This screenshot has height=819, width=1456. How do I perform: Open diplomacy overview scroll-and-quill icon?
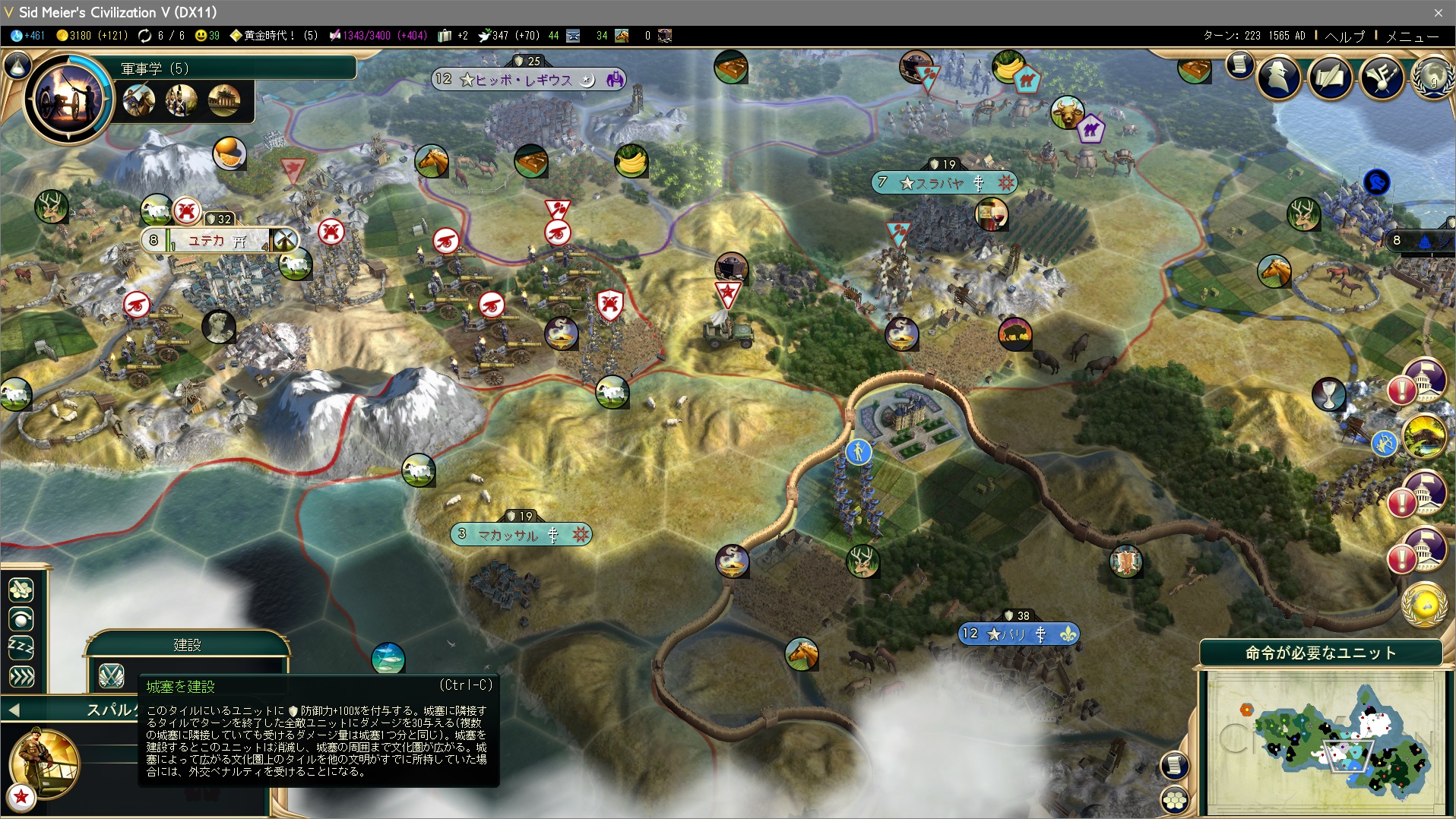point(1330,77)
